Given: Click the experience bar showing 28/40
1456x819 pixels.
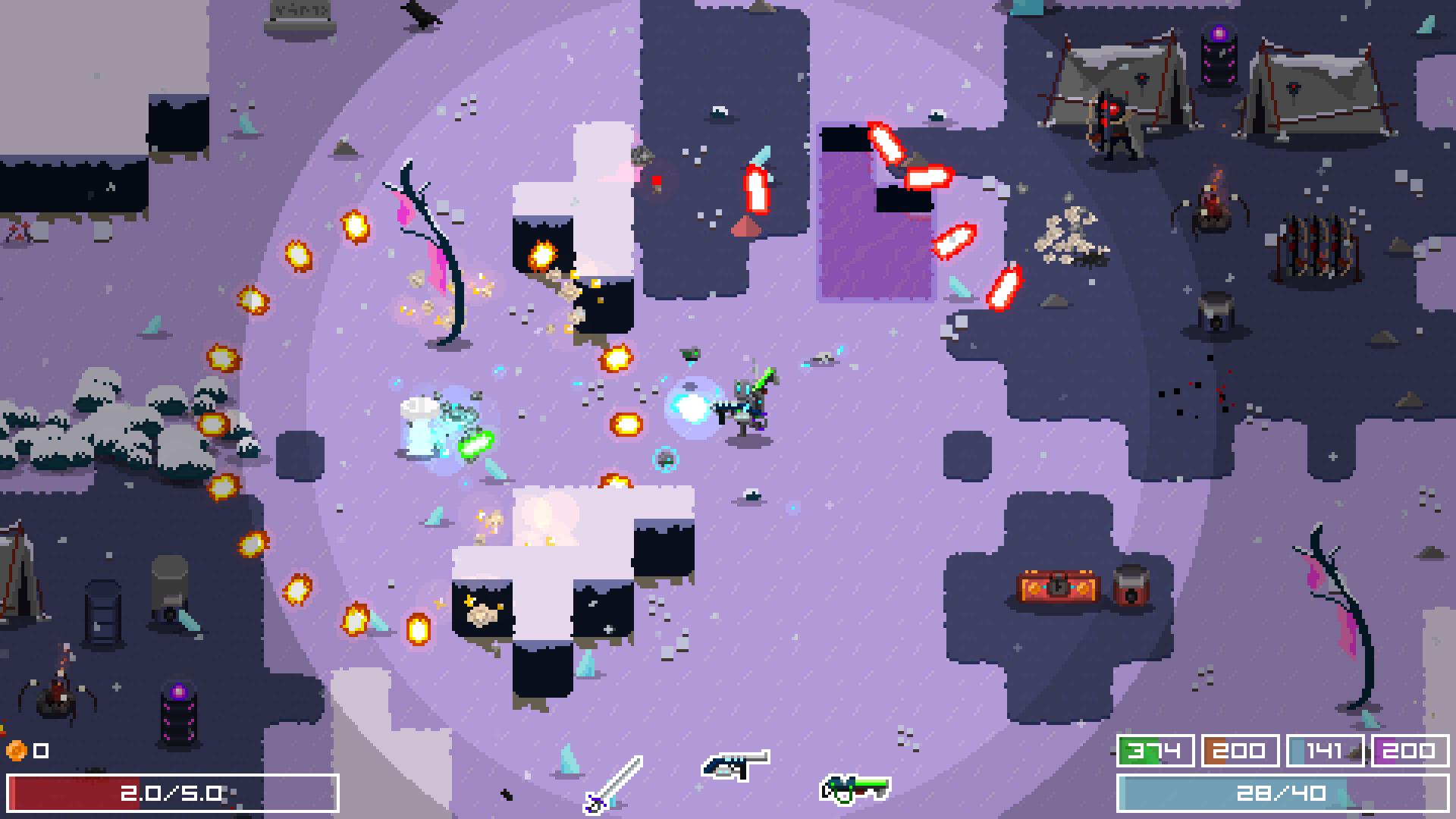Looking at the screenshot, I should tap(1282, 791).
